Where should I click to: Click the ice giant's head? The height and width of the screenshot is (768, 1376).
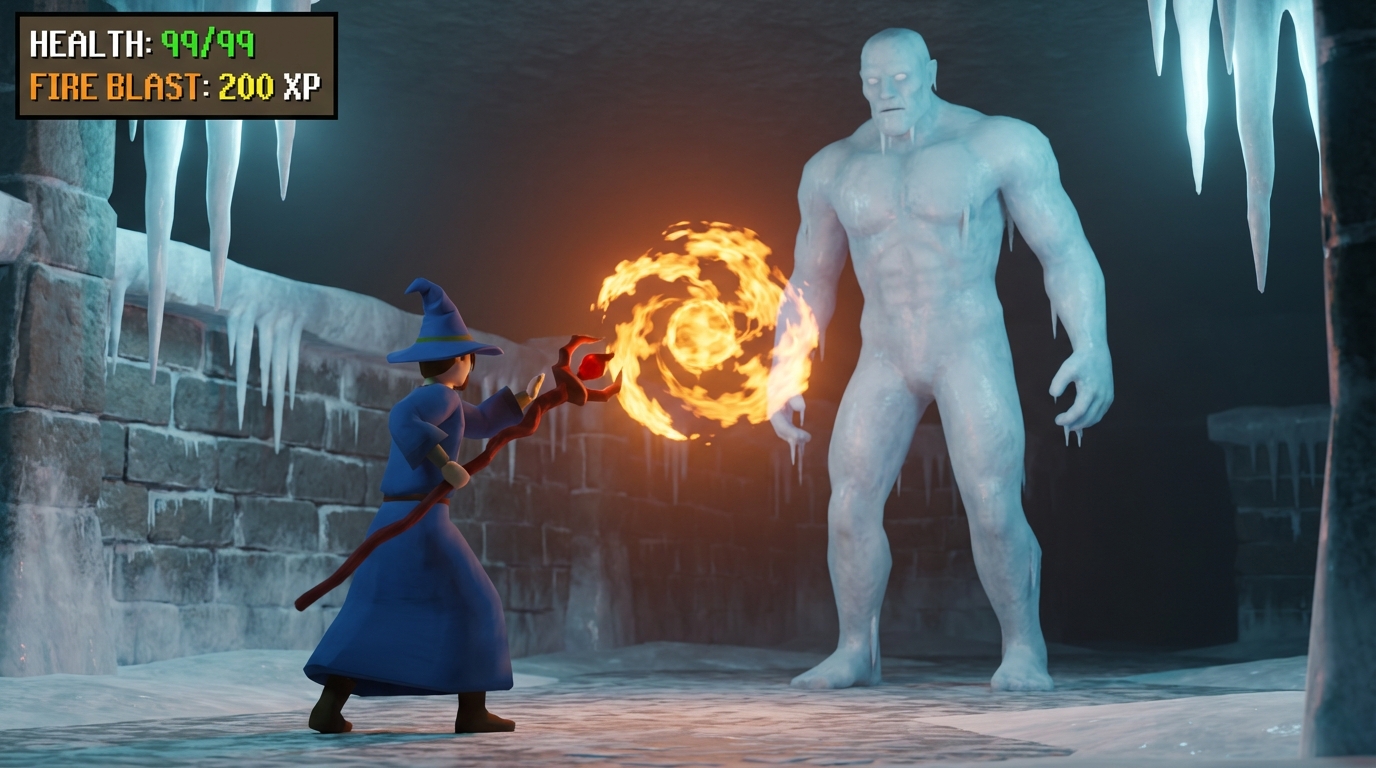pos(895,80)
